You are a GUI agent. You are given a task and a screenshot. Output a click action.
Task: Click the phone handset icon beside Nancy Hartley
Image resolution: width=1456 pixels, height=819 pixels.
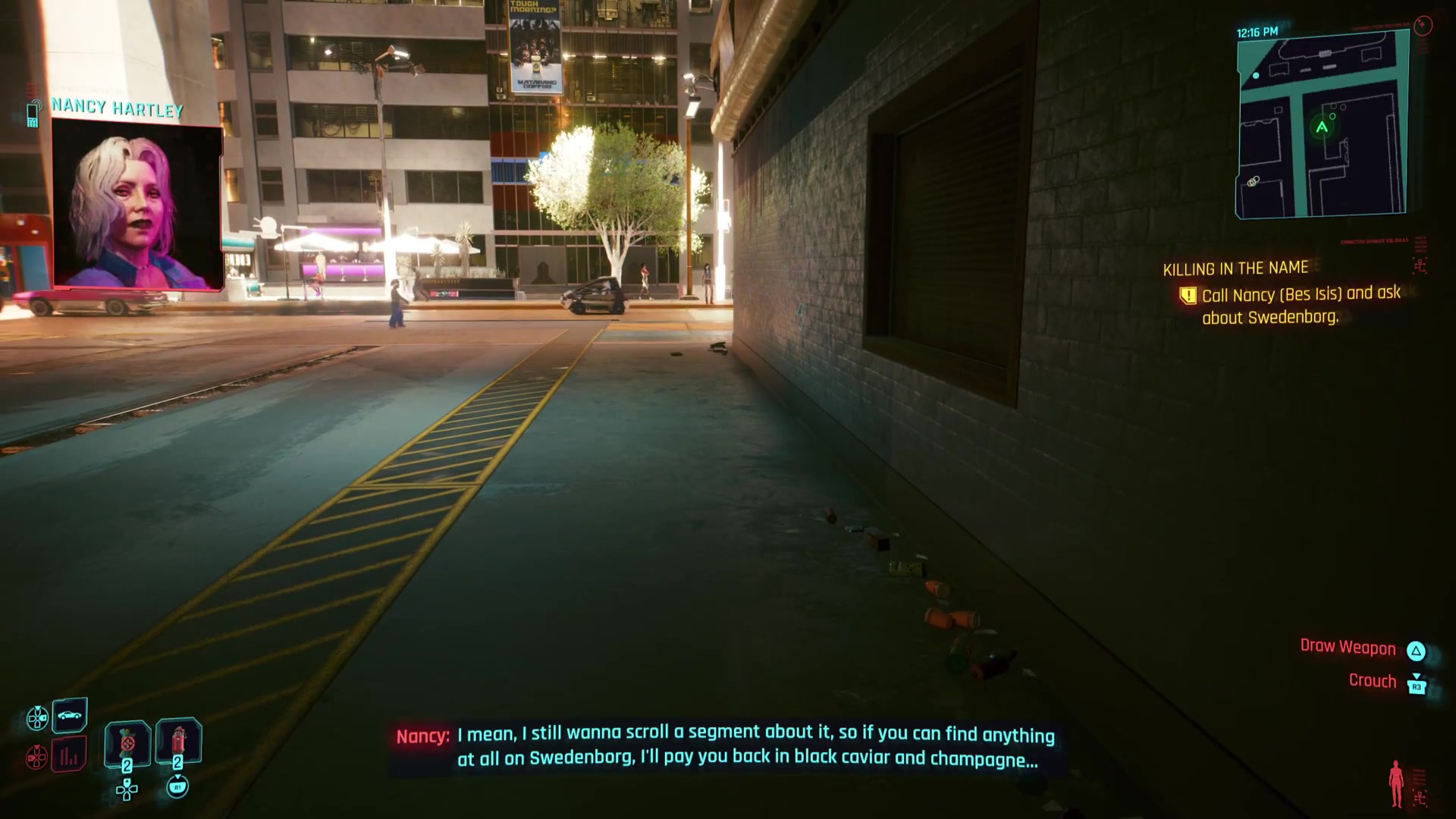[32, 111]
